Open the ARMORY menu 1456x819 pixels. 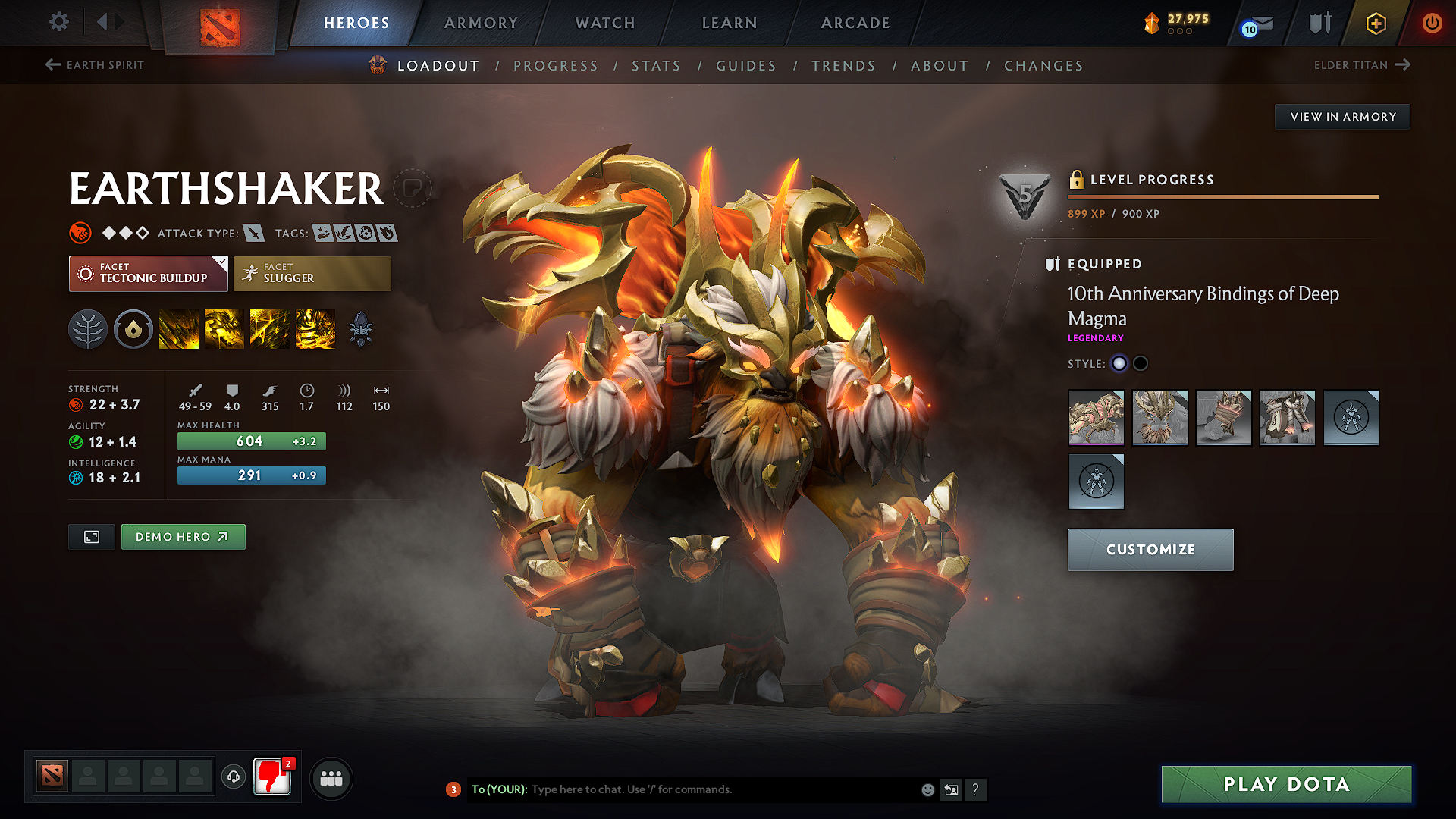(481, 23)
